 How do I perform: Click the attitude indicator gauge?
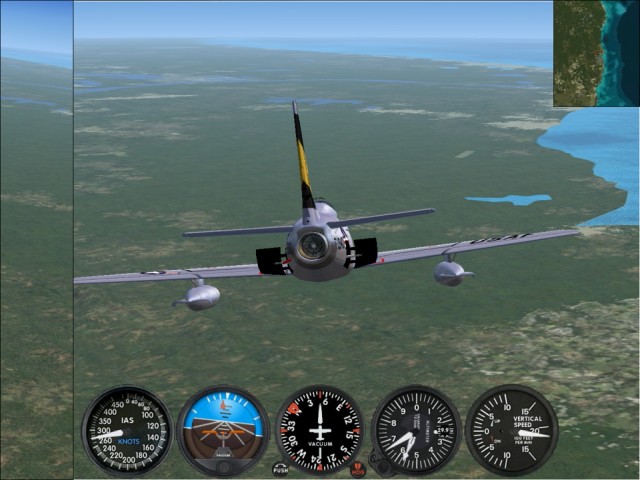[223, 430]
